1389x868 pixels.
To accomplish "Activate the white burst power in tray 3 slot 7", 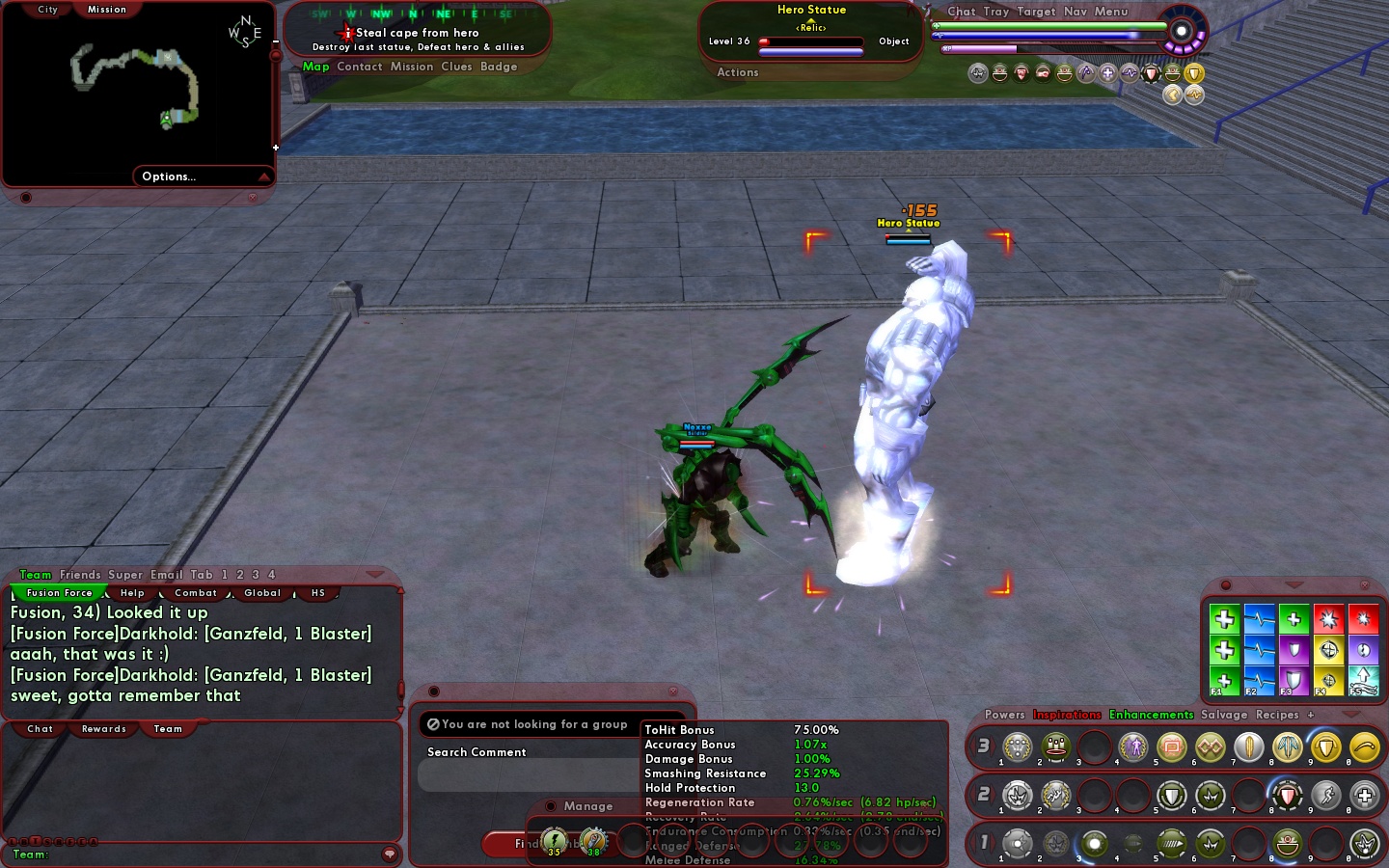I will 1248,747.
